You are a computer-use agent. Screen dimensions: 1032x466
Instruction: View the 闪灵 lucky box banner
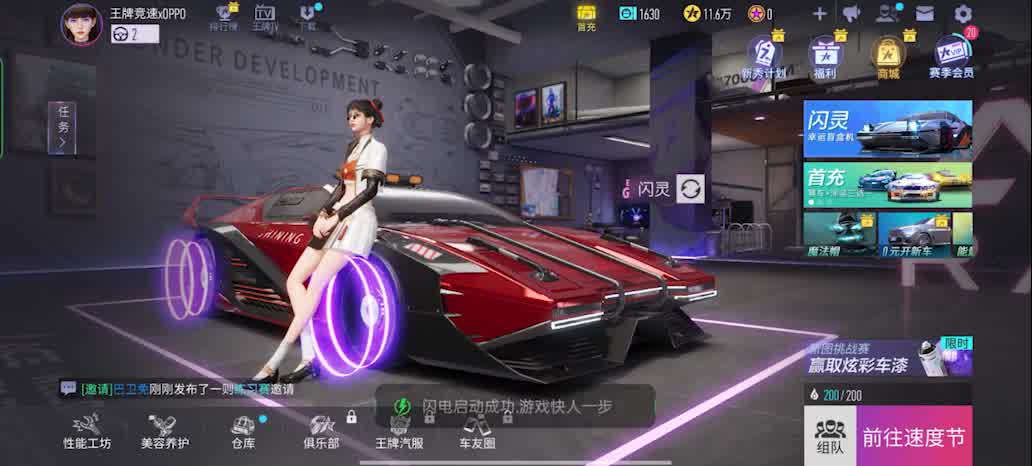point(887,129)
